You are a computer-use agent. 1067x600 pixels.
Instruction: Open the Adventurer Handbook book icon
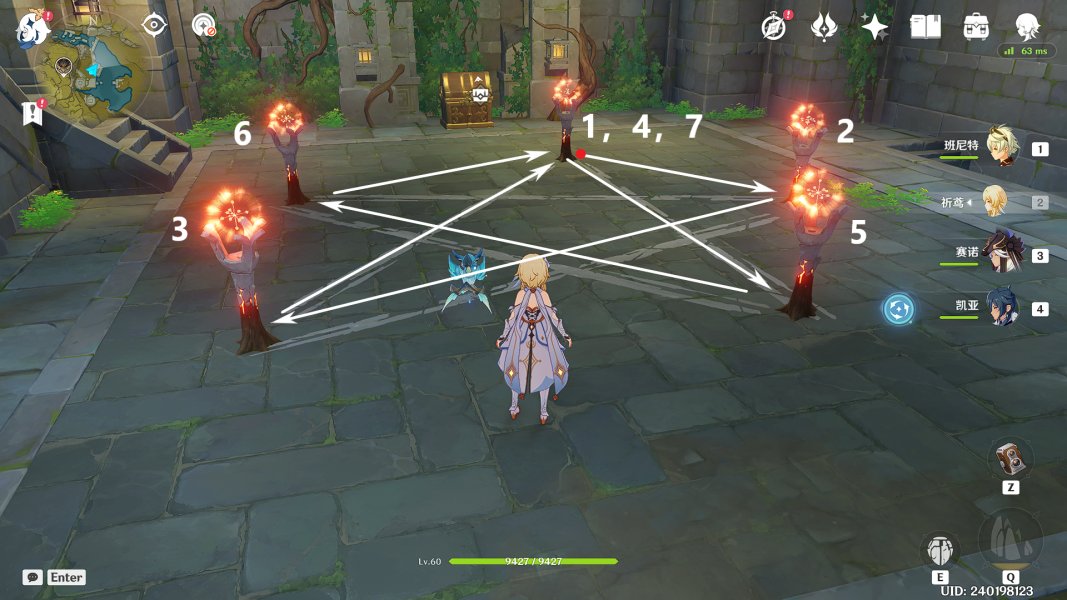pyautogui.click(x=926, y=27)
